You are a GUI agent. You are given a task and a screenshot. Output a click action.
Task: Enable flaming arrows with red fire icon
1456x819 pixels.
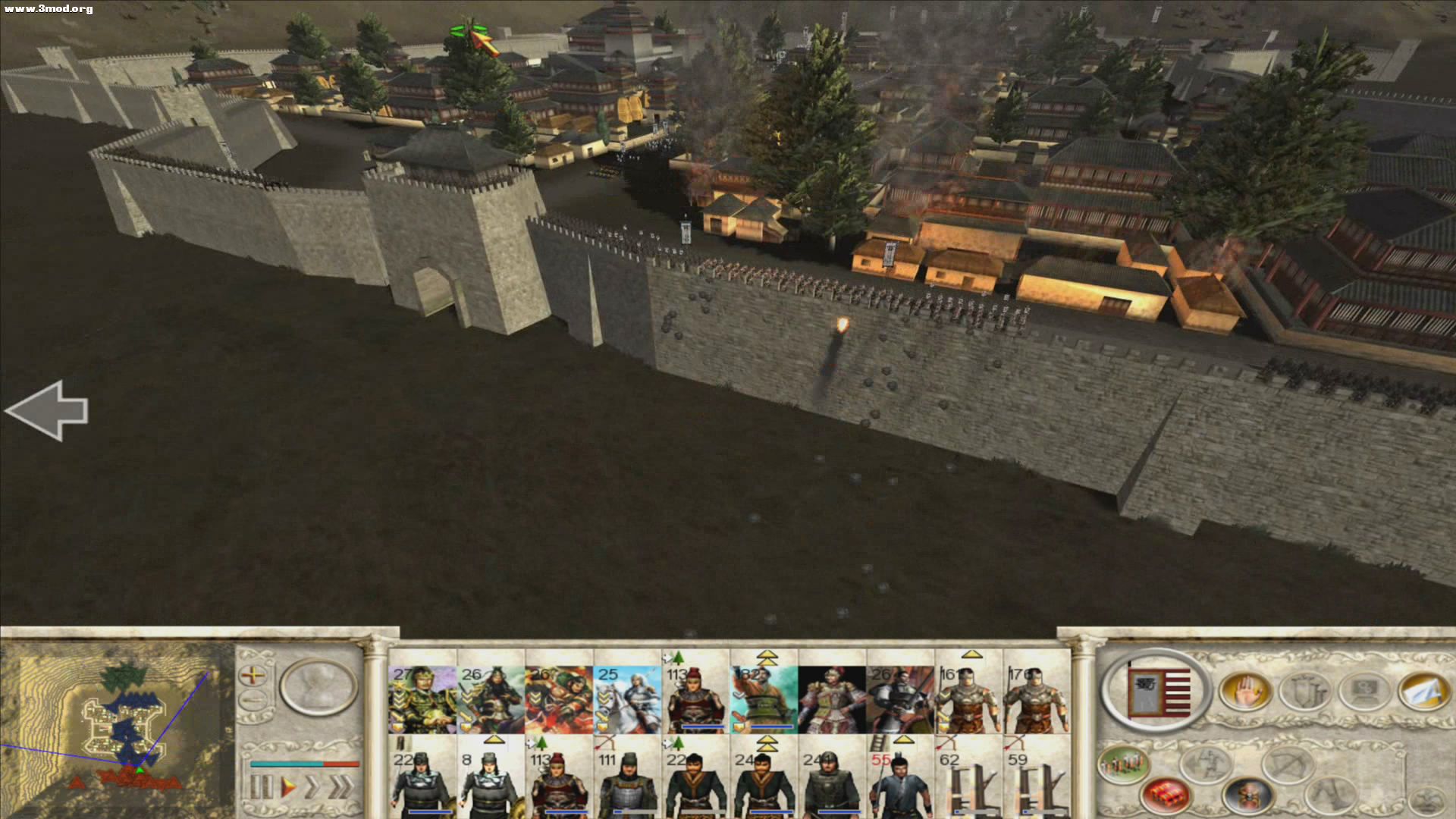pos(1164,796)
